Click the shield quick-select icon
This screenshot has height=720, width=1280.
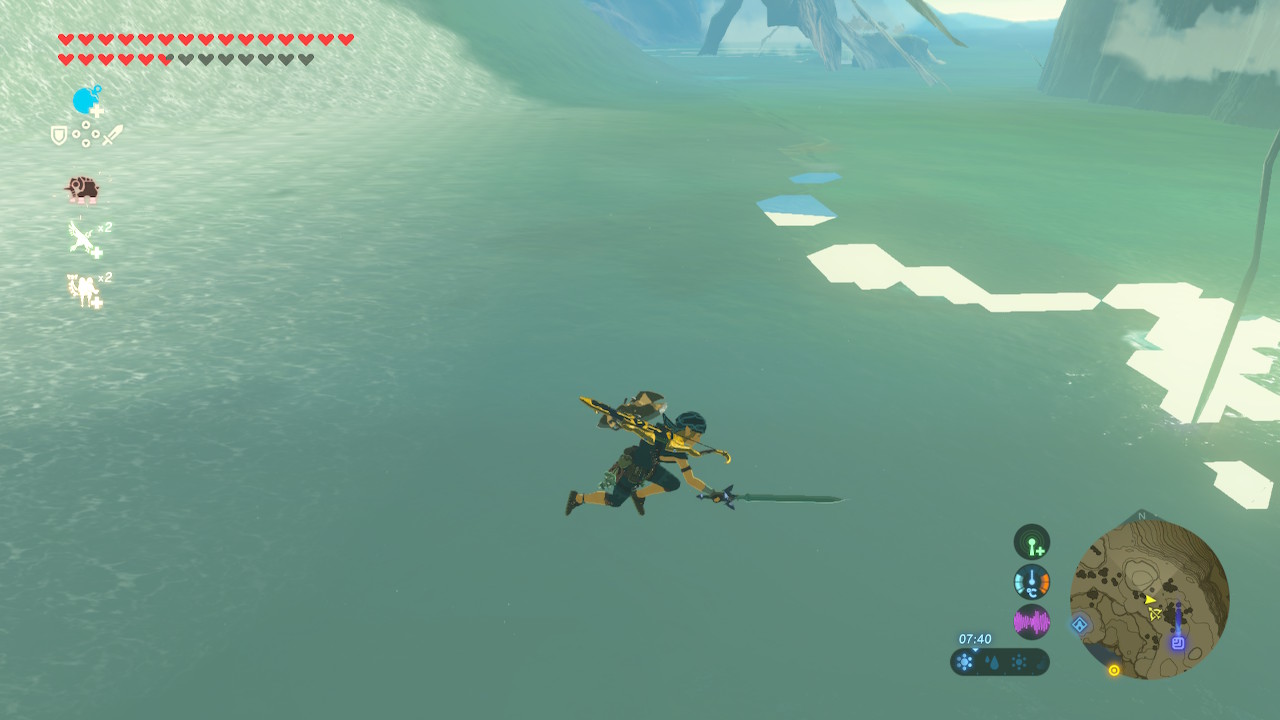[x=60, y=135]
